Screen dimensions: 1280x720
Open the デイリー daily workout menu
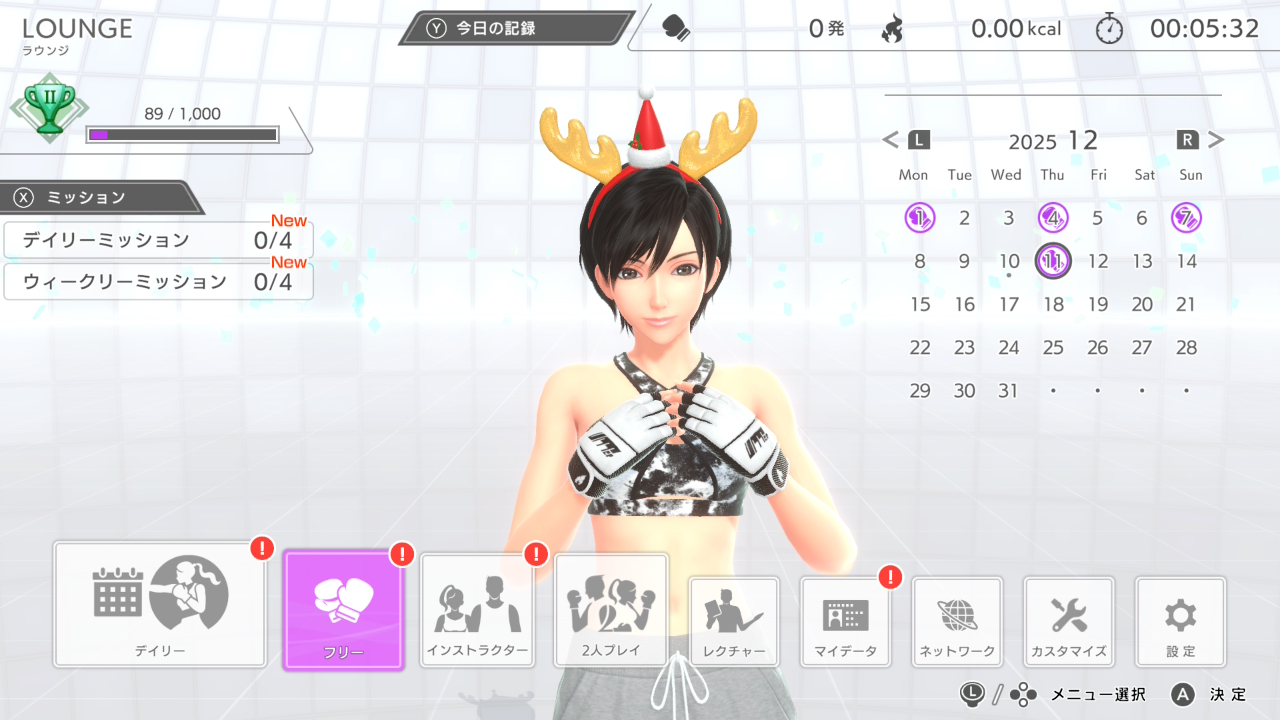[x=160, y=604]
